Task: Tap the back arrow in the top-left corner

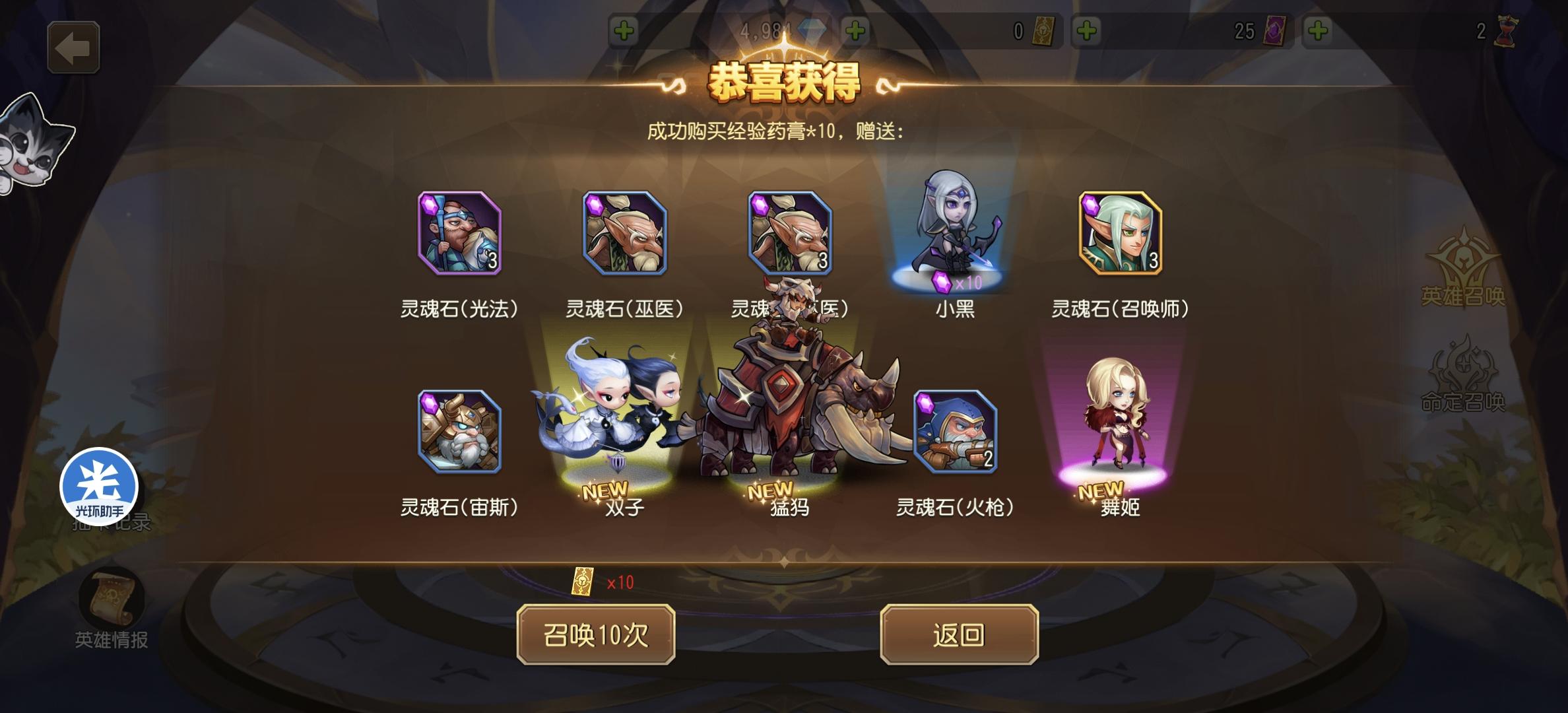Action: click(73, 46)
